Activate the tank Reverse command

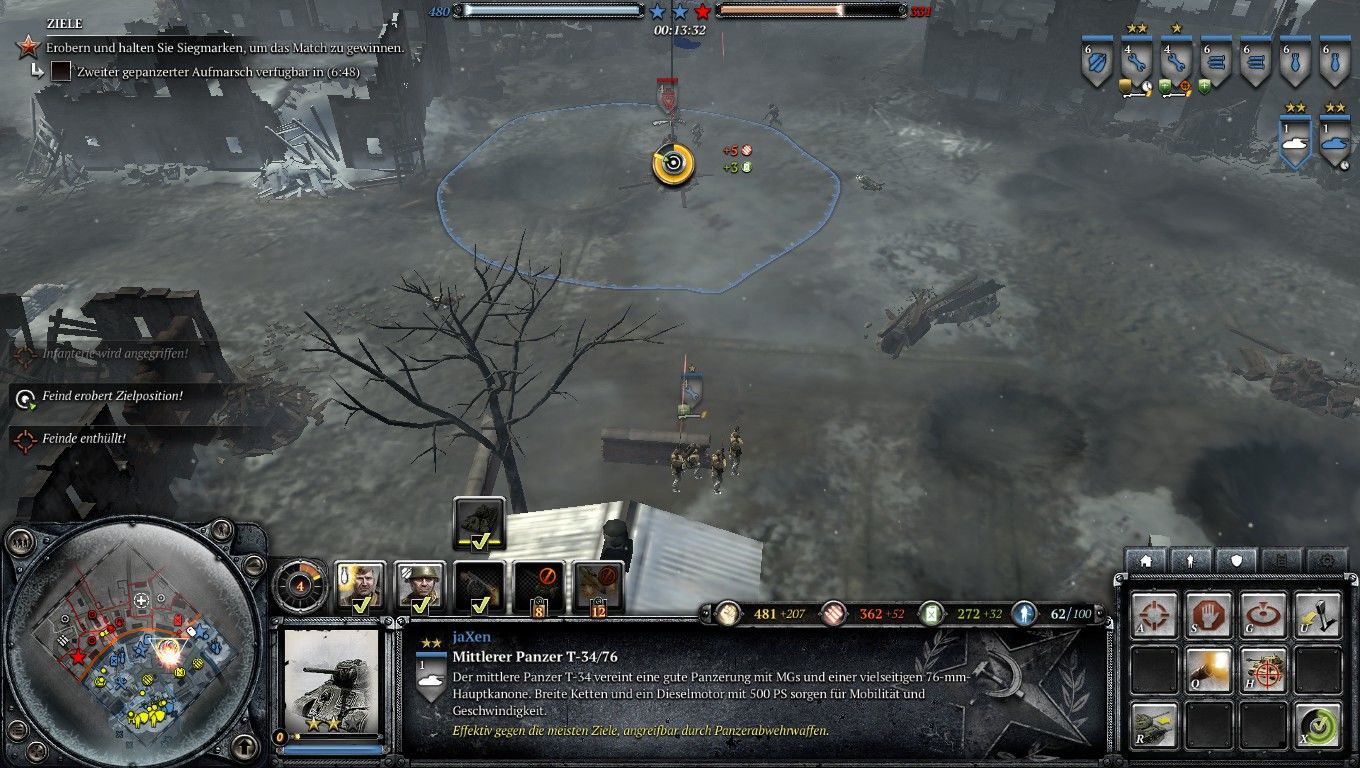pos(1157,722)
